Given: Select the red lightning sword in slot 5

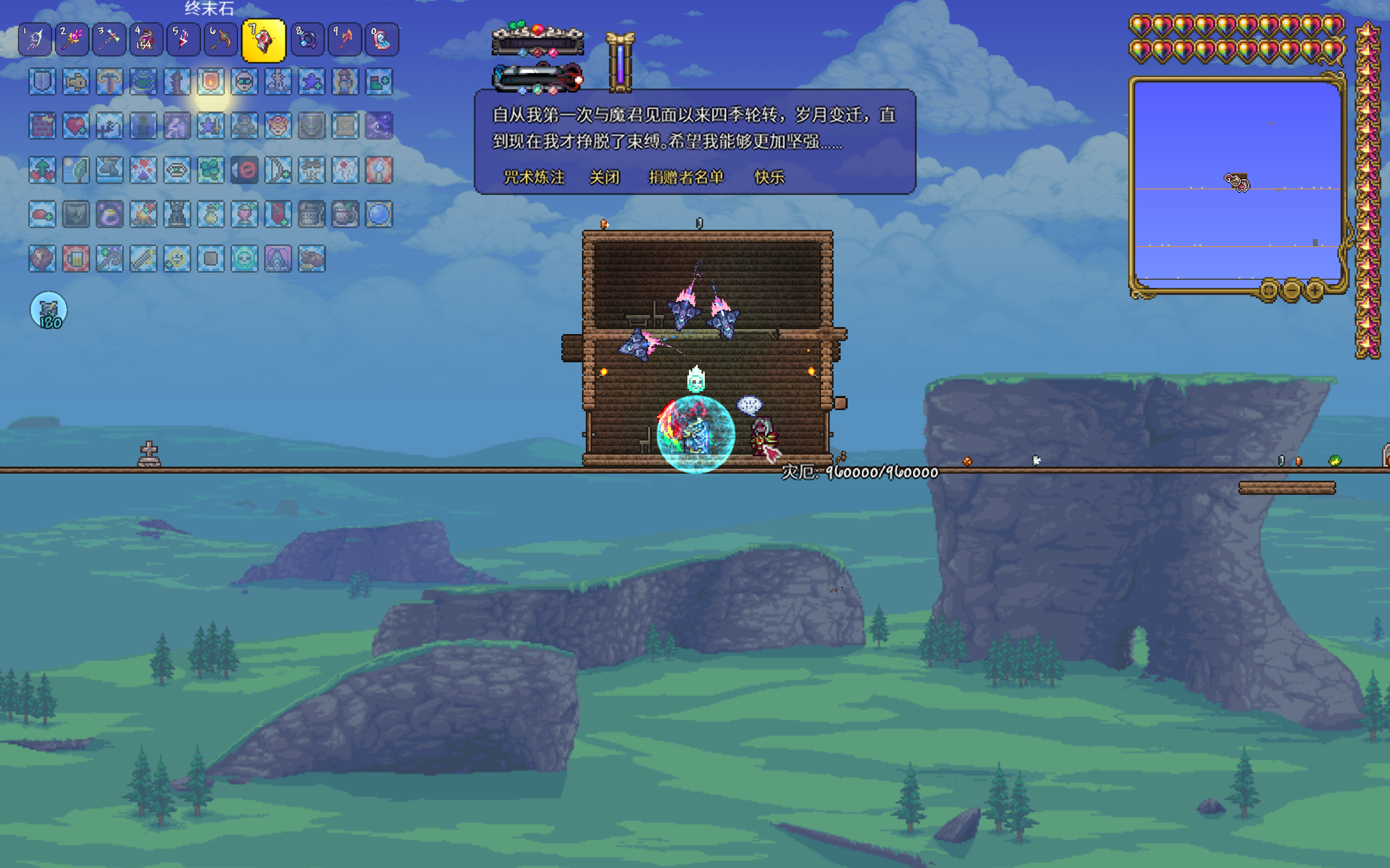Looking at the screenshot, I should (183, 40).
